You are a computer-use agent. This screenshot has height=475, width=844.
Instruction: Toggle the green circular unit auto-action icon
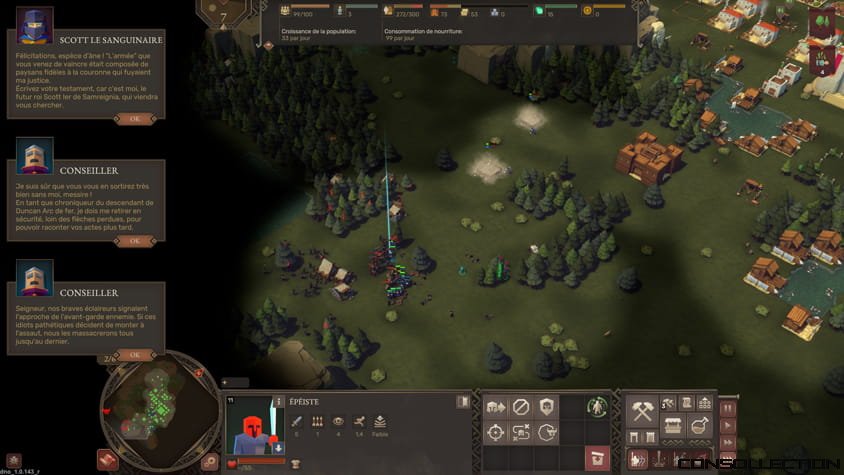click(x=598, y=406)
